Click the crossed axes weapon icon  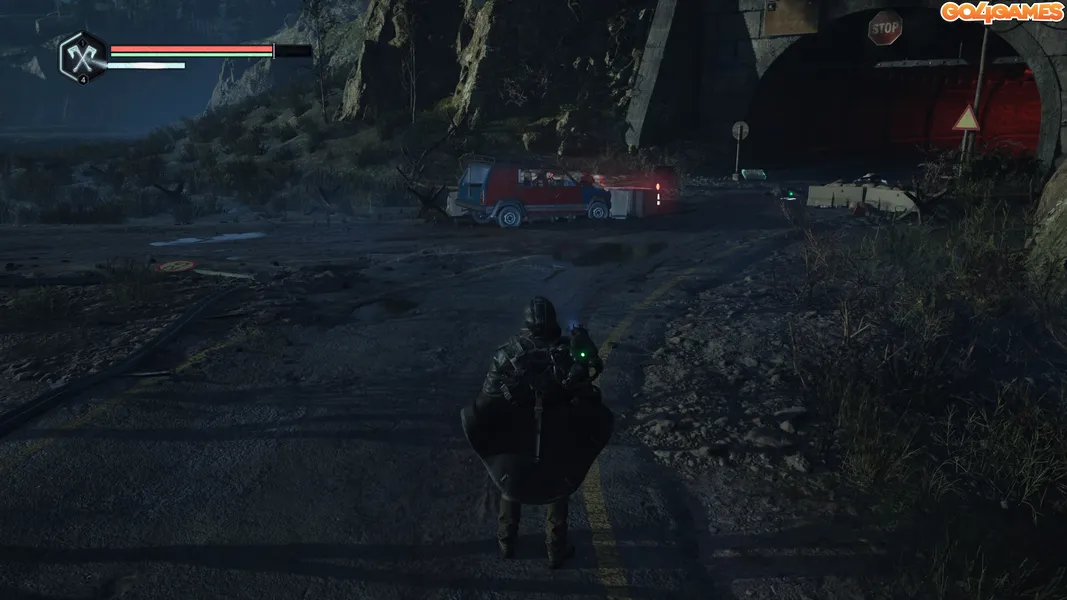[82, 56]
